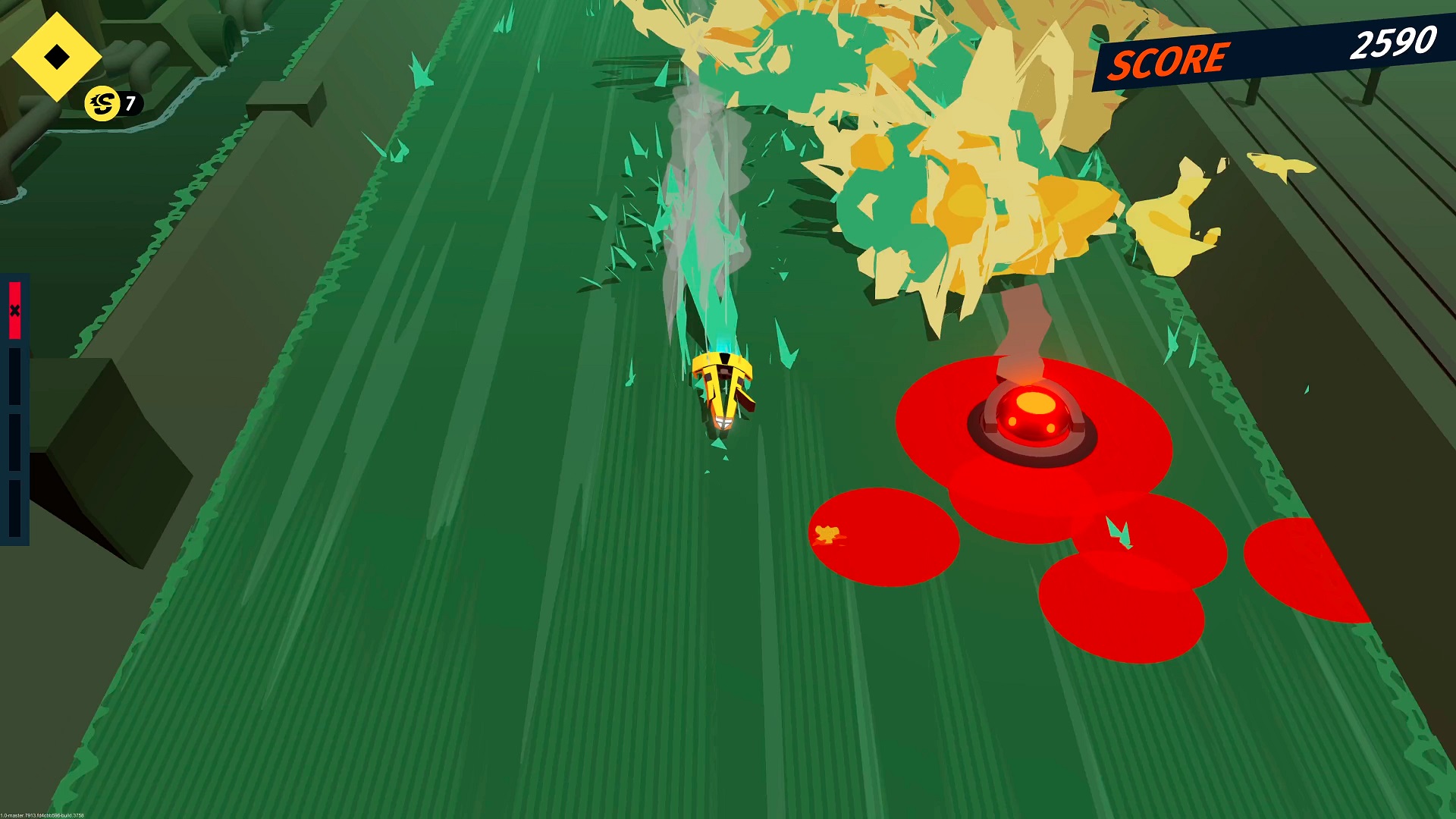1456x819 pixels.
Task: Click the yellow diamond emblem icon
Action: pos(57,57)
